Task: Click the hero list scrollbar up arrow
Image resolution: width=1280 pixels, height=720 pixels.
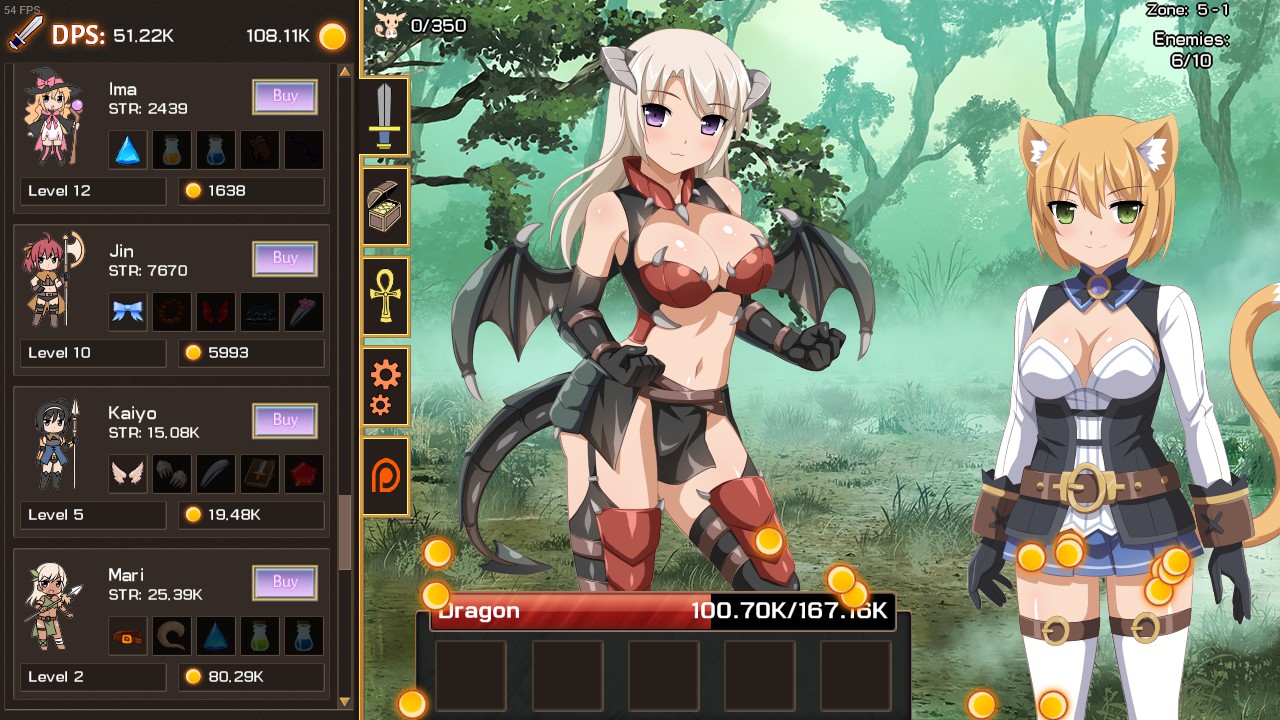Action: pos(345,71)
